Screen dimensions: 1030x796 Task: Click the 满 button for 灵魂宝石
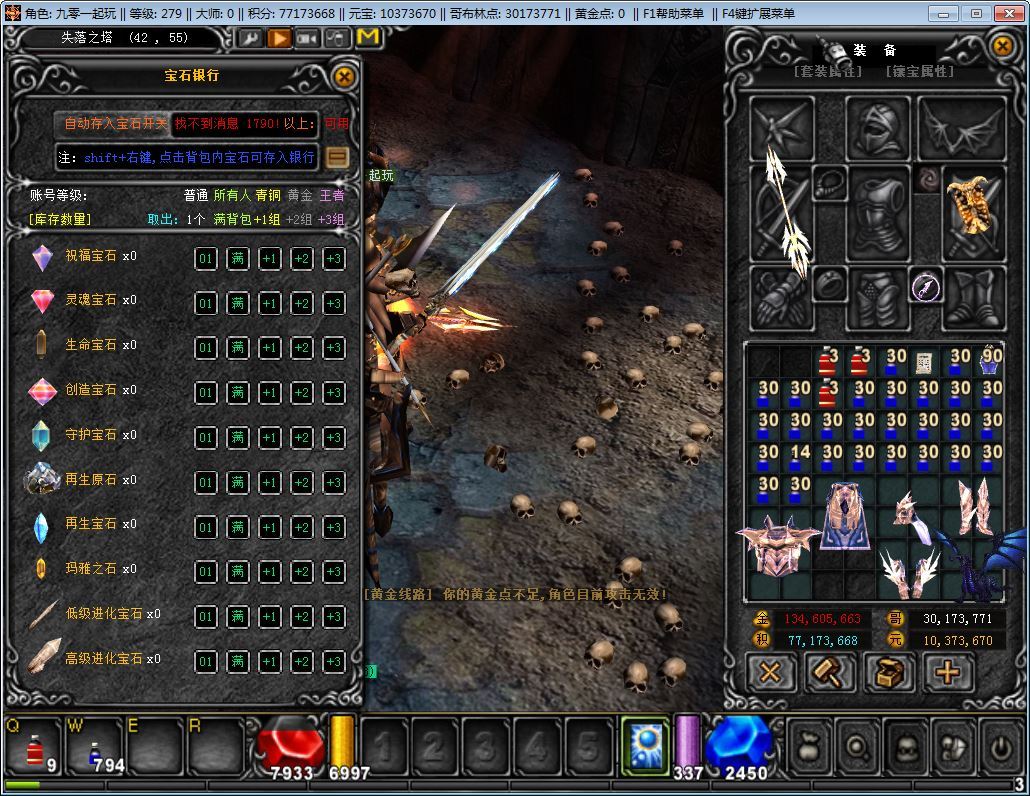[x=237, y=303]
